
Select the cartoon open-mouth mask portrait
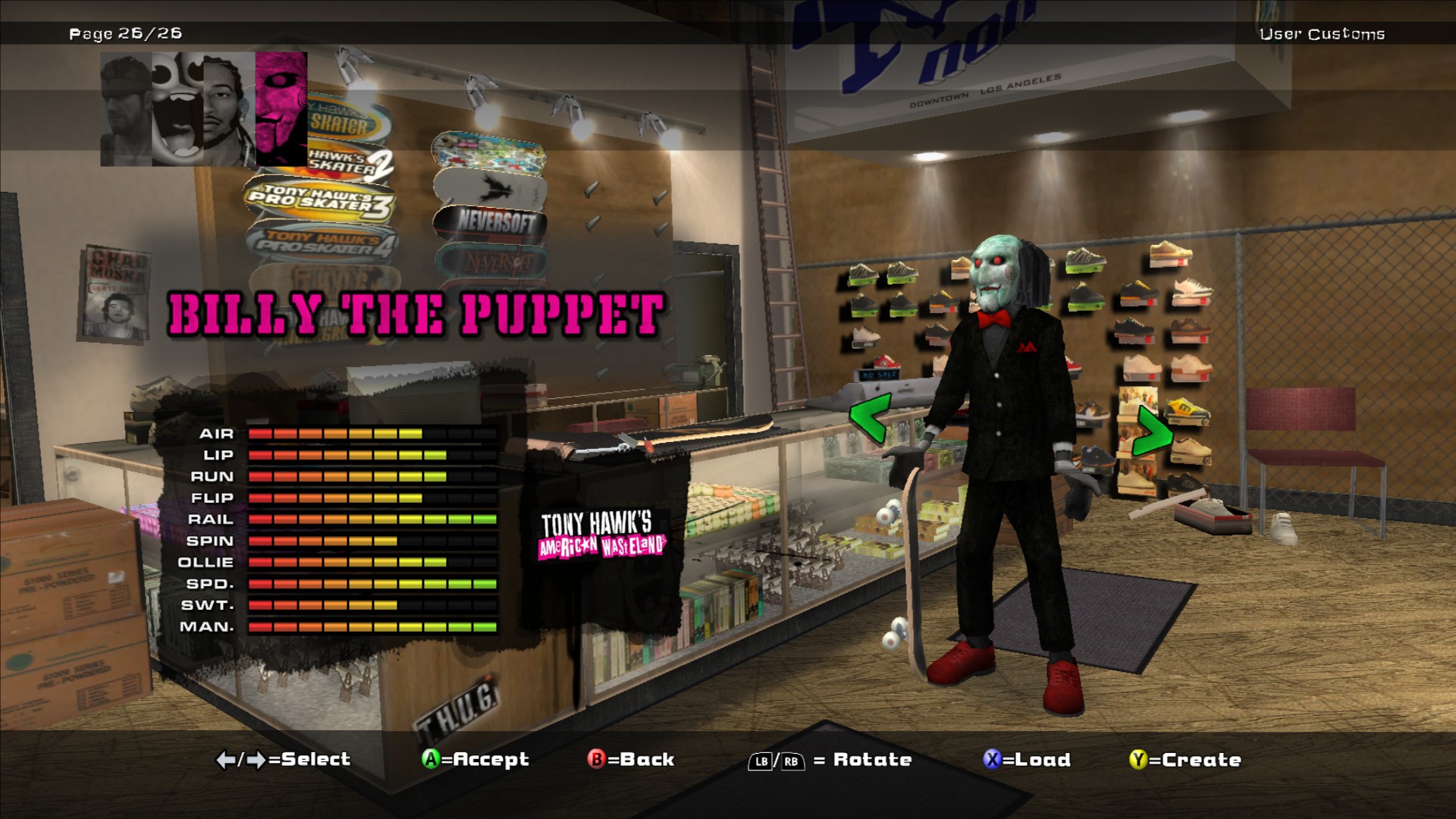[177, 108]
